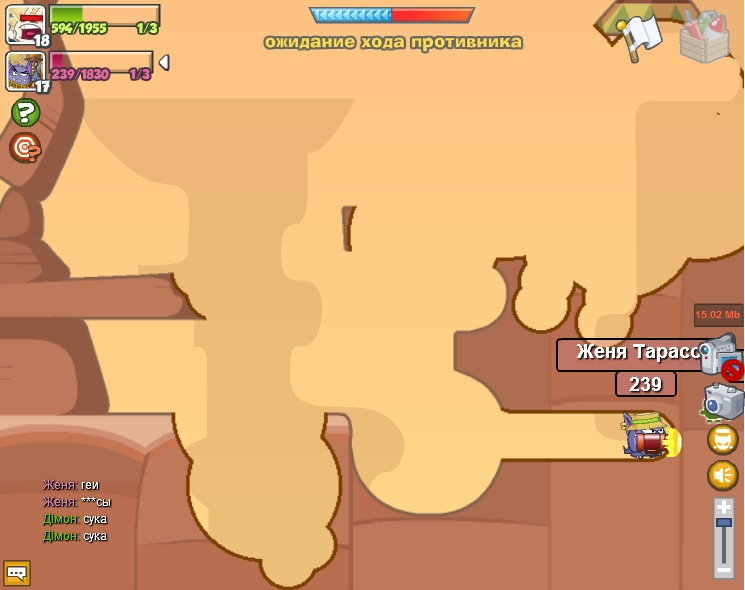745x590 pixels.
Task: Open the chat box speech bubble button
Action: pyautogui.click(x=17, y=573)
